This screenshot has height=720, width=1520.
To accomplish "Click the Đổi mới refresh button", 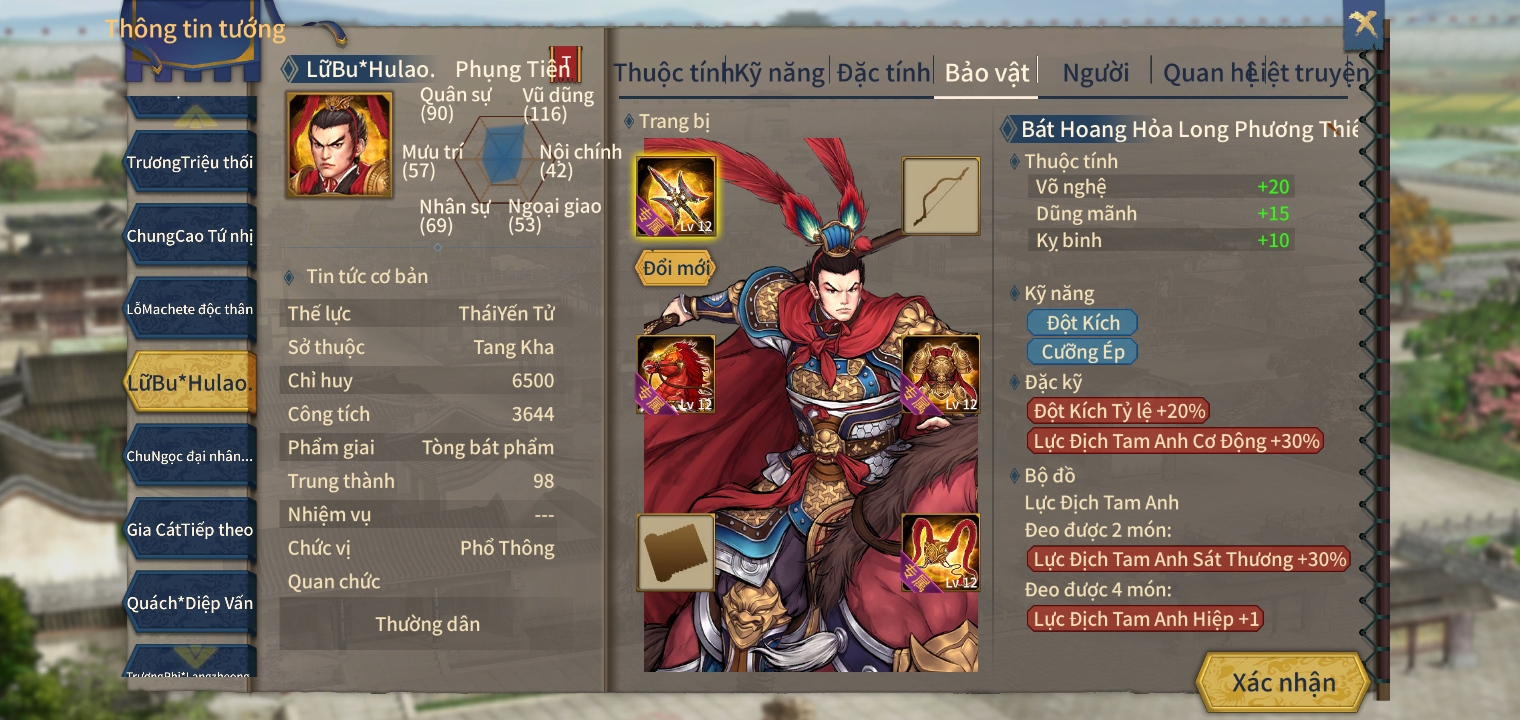I will click(x=675, y=268).
